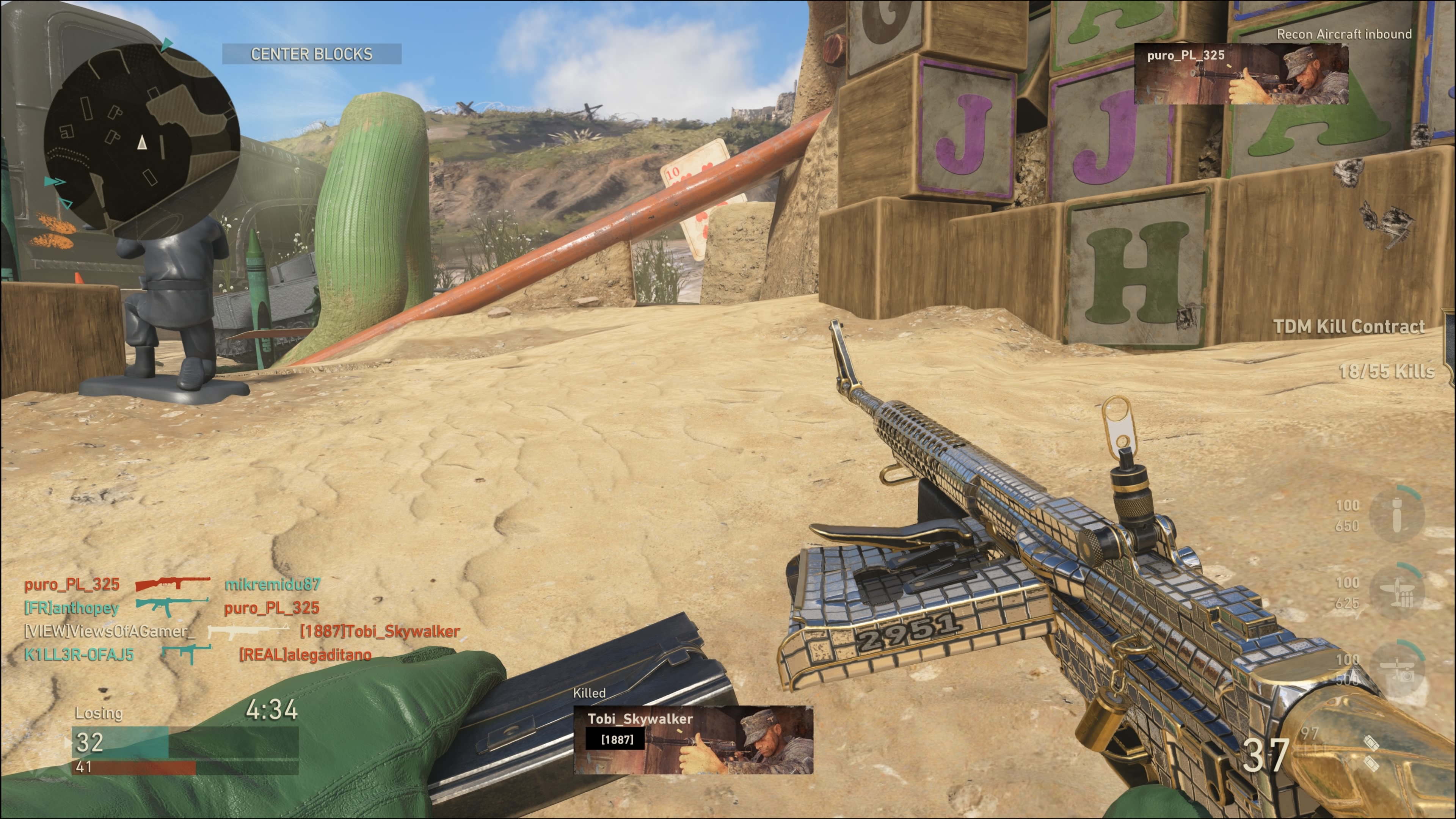This screenshot has width=1456, height=819.
Task: Select the K1LL3R-OFAJ5 killfeed entry
Action: [79, 655]
